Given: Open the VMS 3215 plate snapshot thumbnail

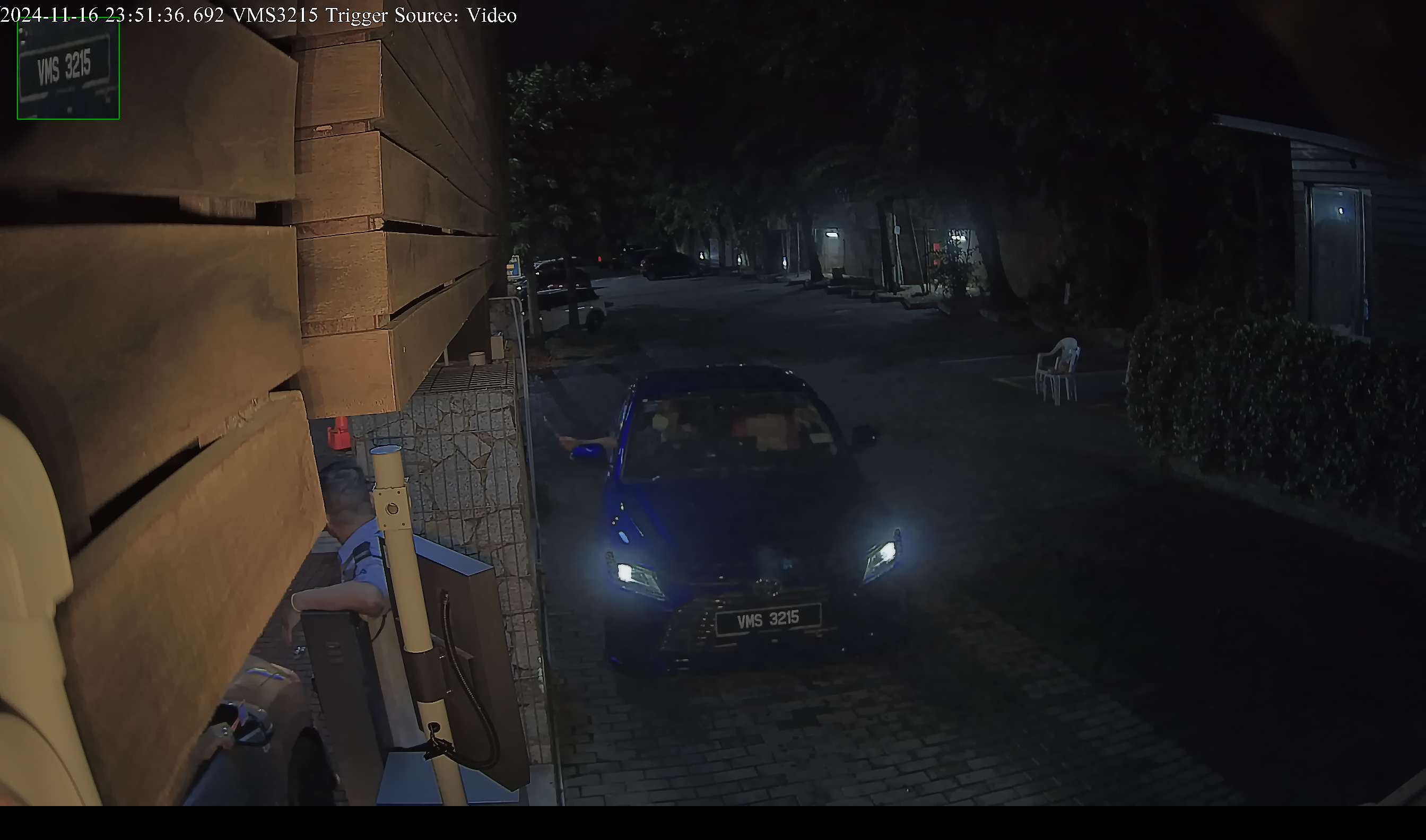Looking at the screenshot, I should pos(68,68).
